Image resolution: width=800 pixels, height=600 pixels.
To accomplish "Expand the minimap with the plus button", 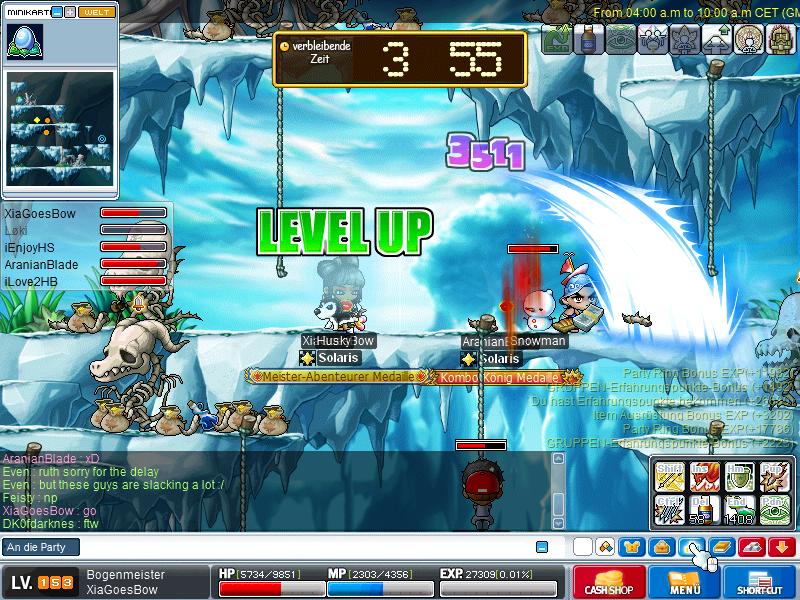I will tap(69, 12).
